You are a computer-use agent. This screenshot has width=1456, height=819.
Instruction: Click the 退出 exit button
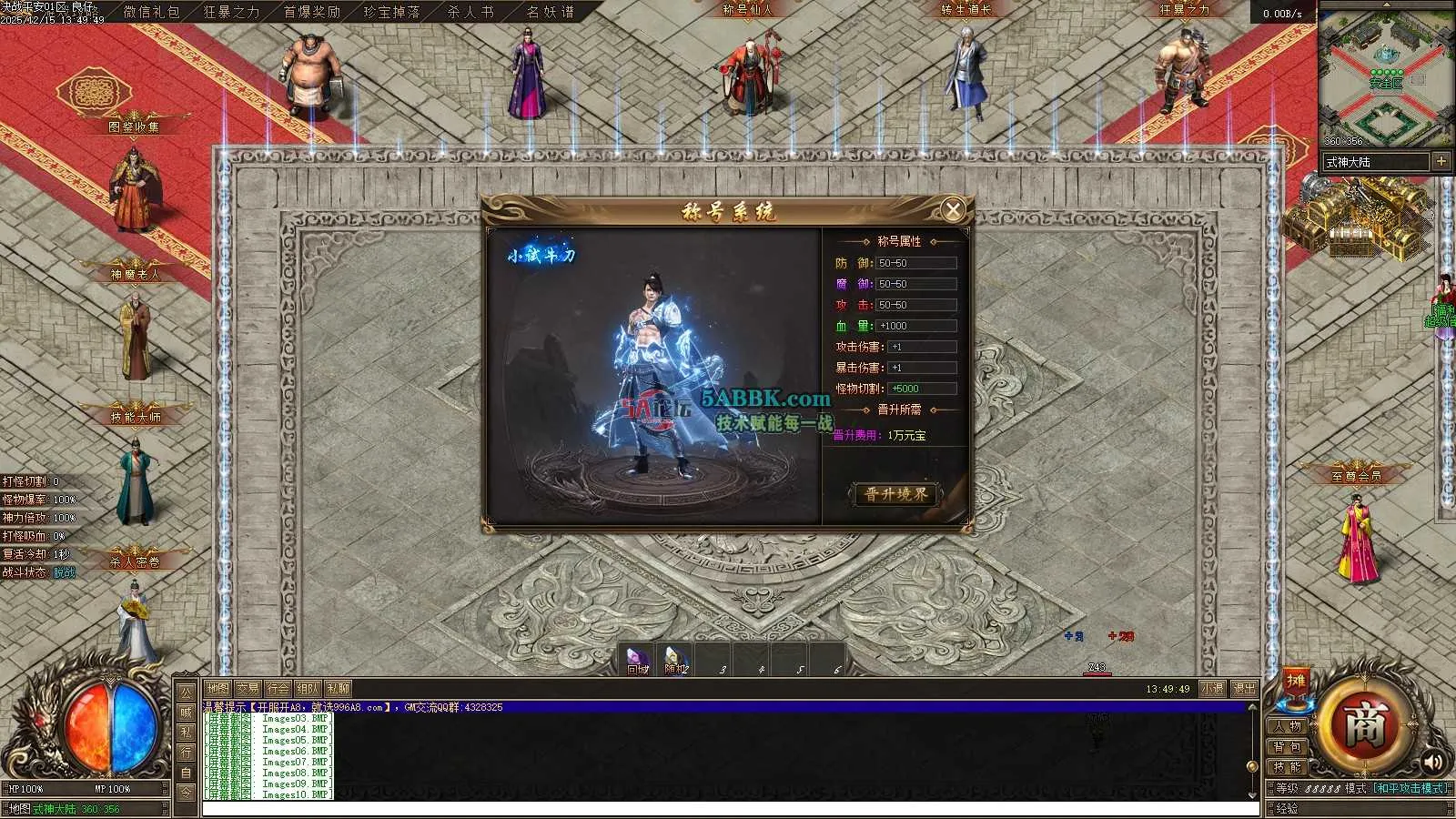pos(1244,689)
